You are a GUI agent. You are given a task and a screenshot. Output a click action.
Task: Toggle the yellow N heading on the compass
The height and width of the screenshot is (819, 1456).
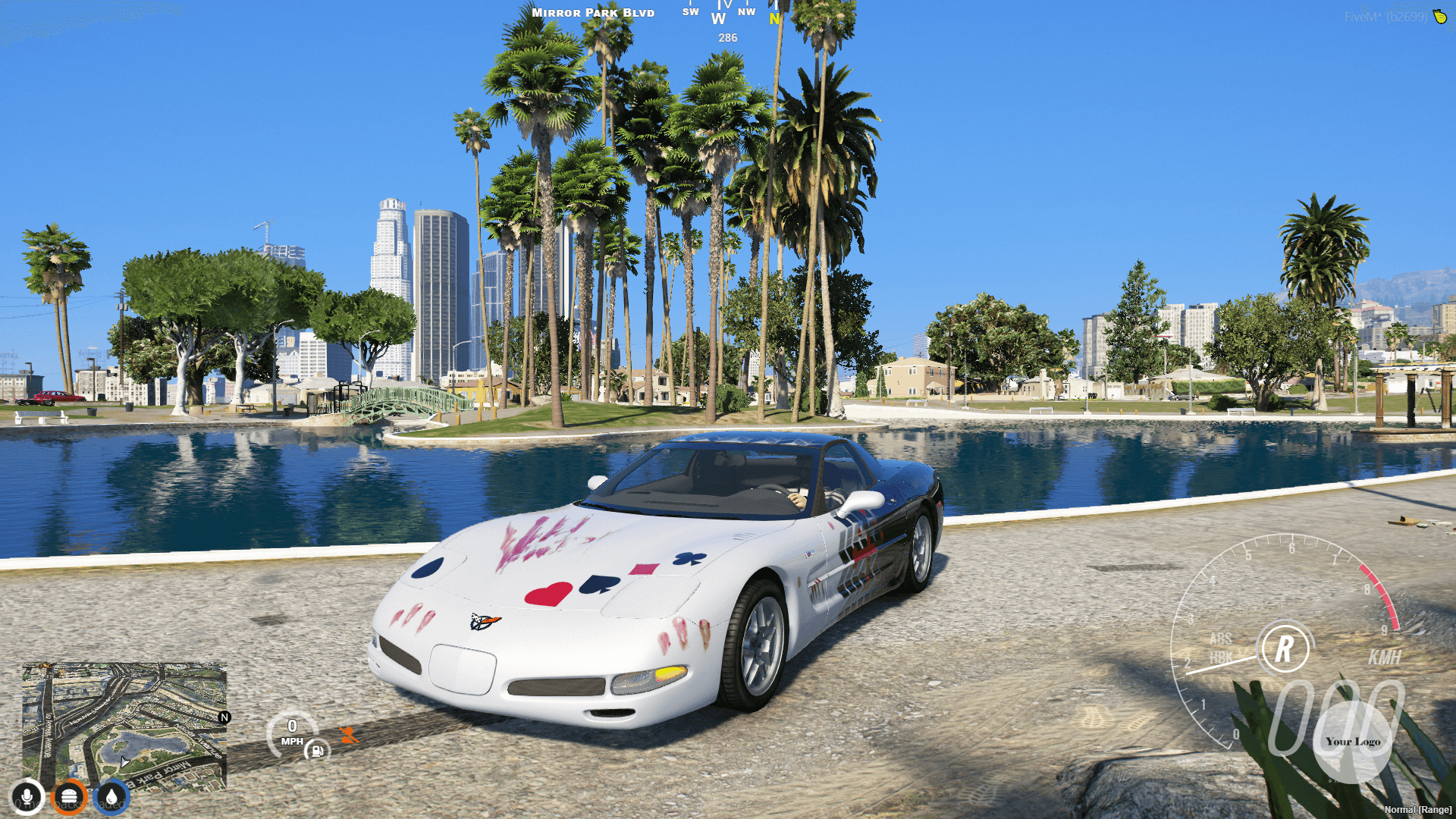pyautogui.click(x=773, y=19)
